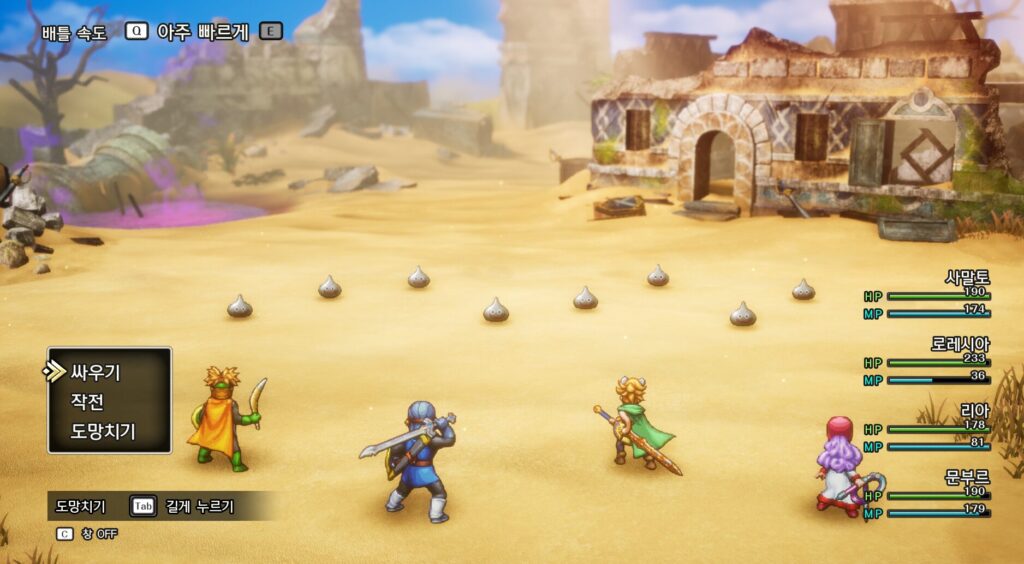Choose 작전 from the battle menu
Image resolution: width=1024 pixels, height=564 pixels.
click(87, 402)
